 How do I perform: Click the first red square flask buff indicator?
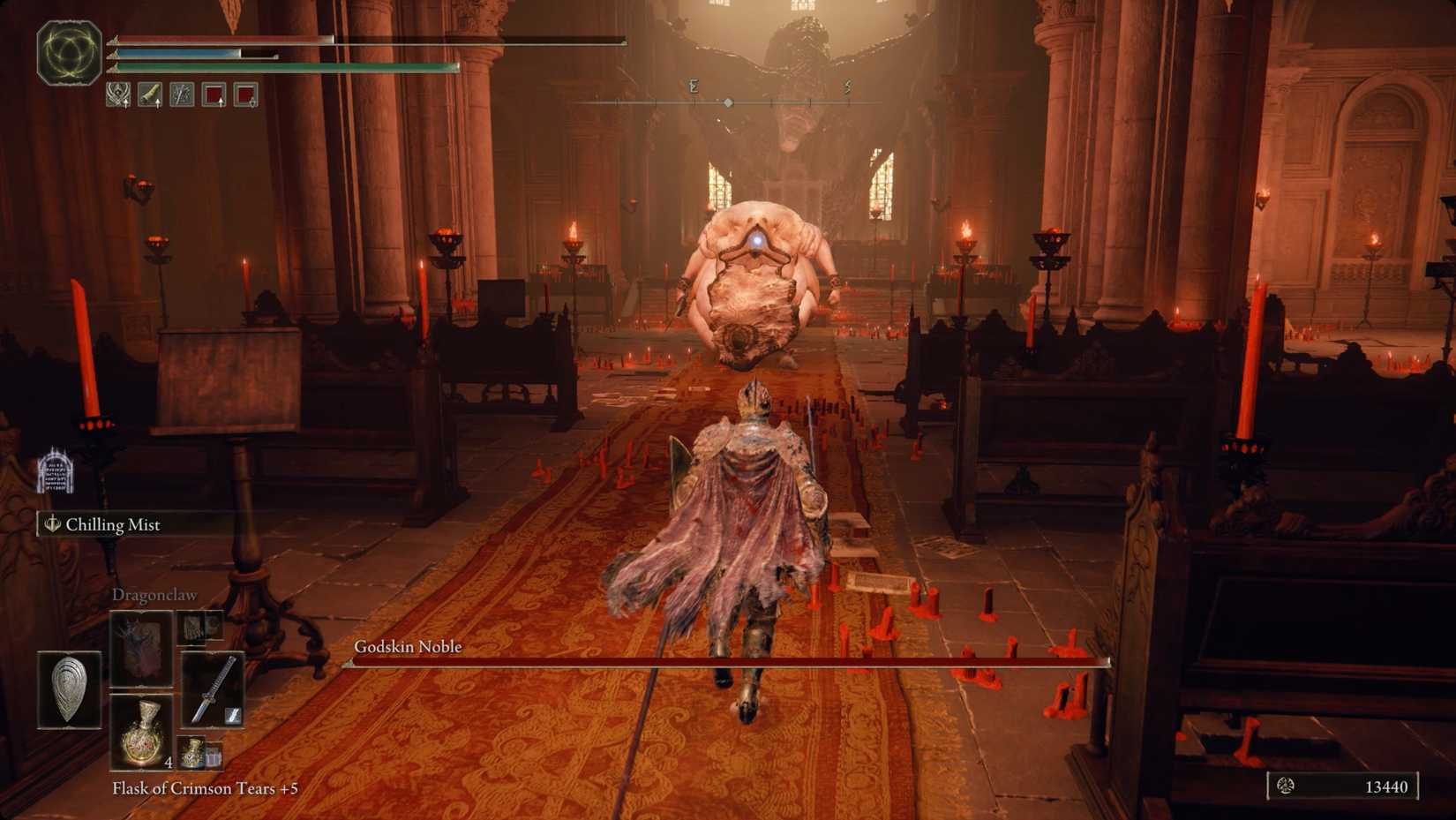212,95
